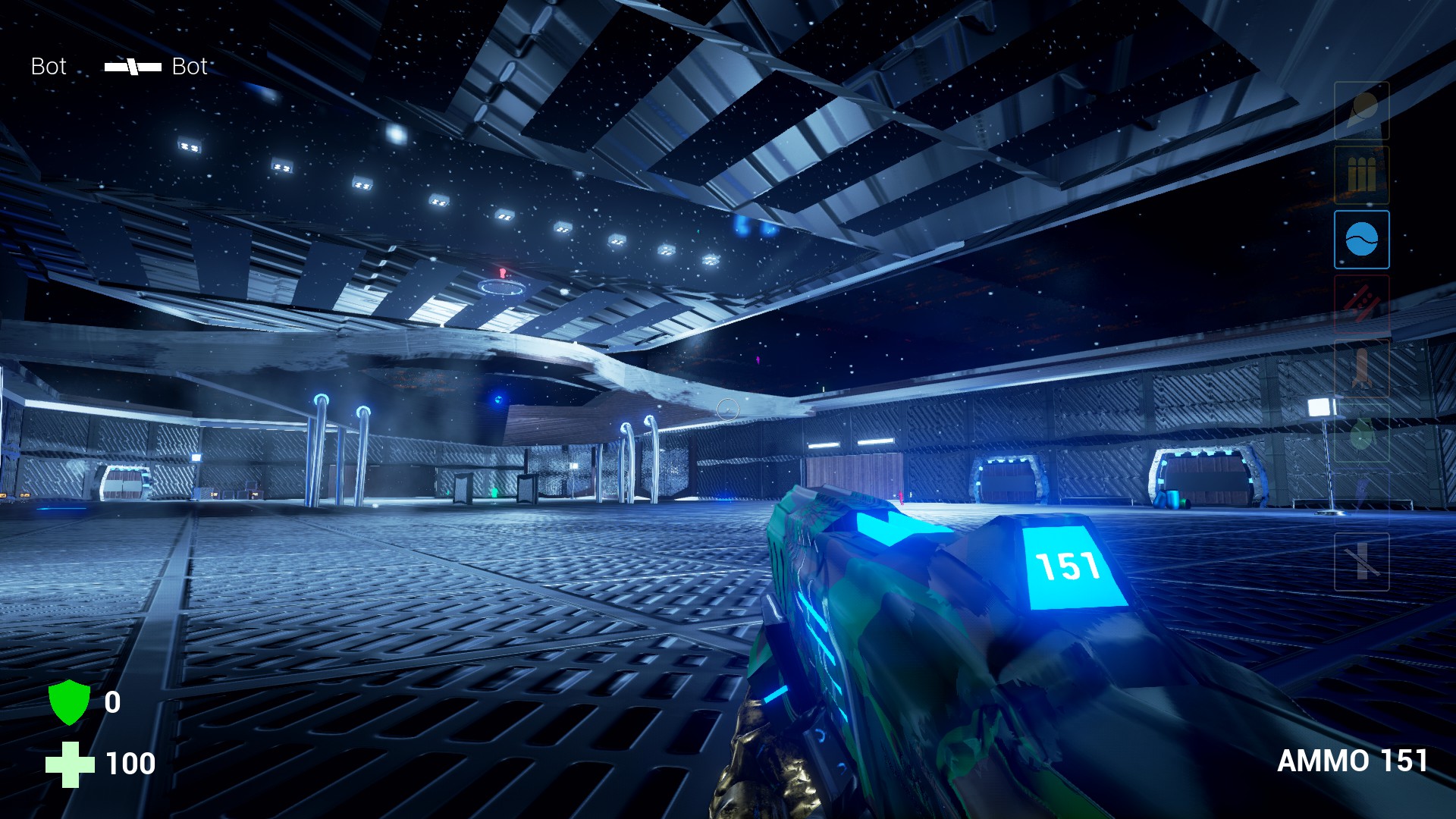Click the 151 ammo readout on the weapon
This screenshot has height=819, width=1456.
tap(1067, 564)
